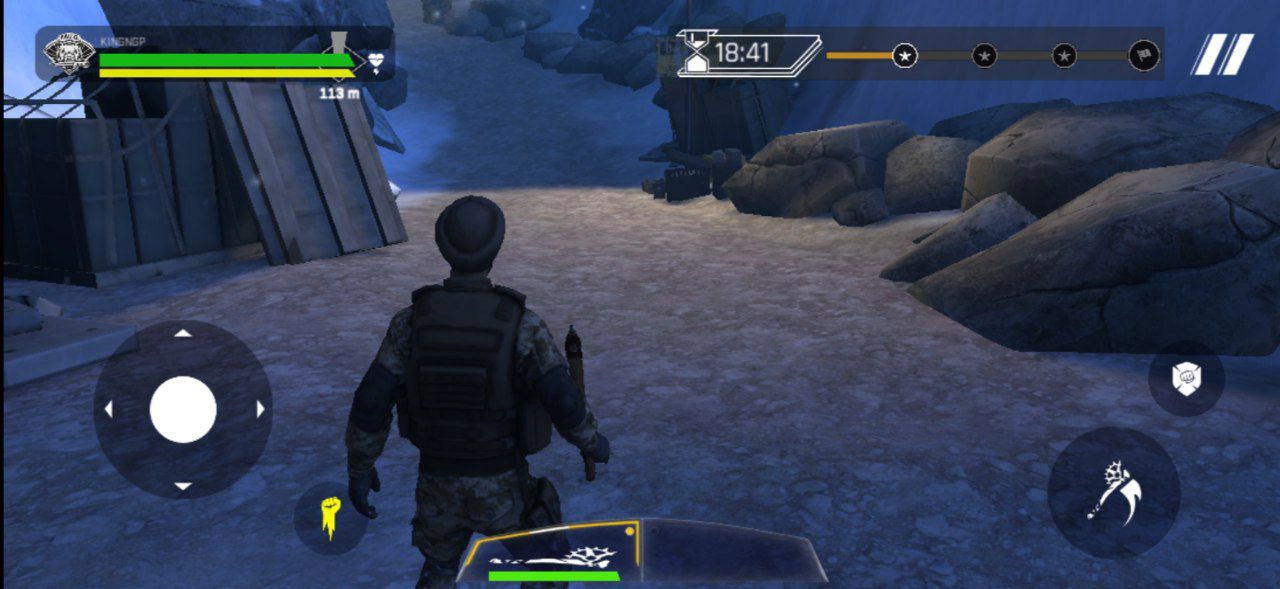Click the KINGNGP player badge emblem

point(70,53)
